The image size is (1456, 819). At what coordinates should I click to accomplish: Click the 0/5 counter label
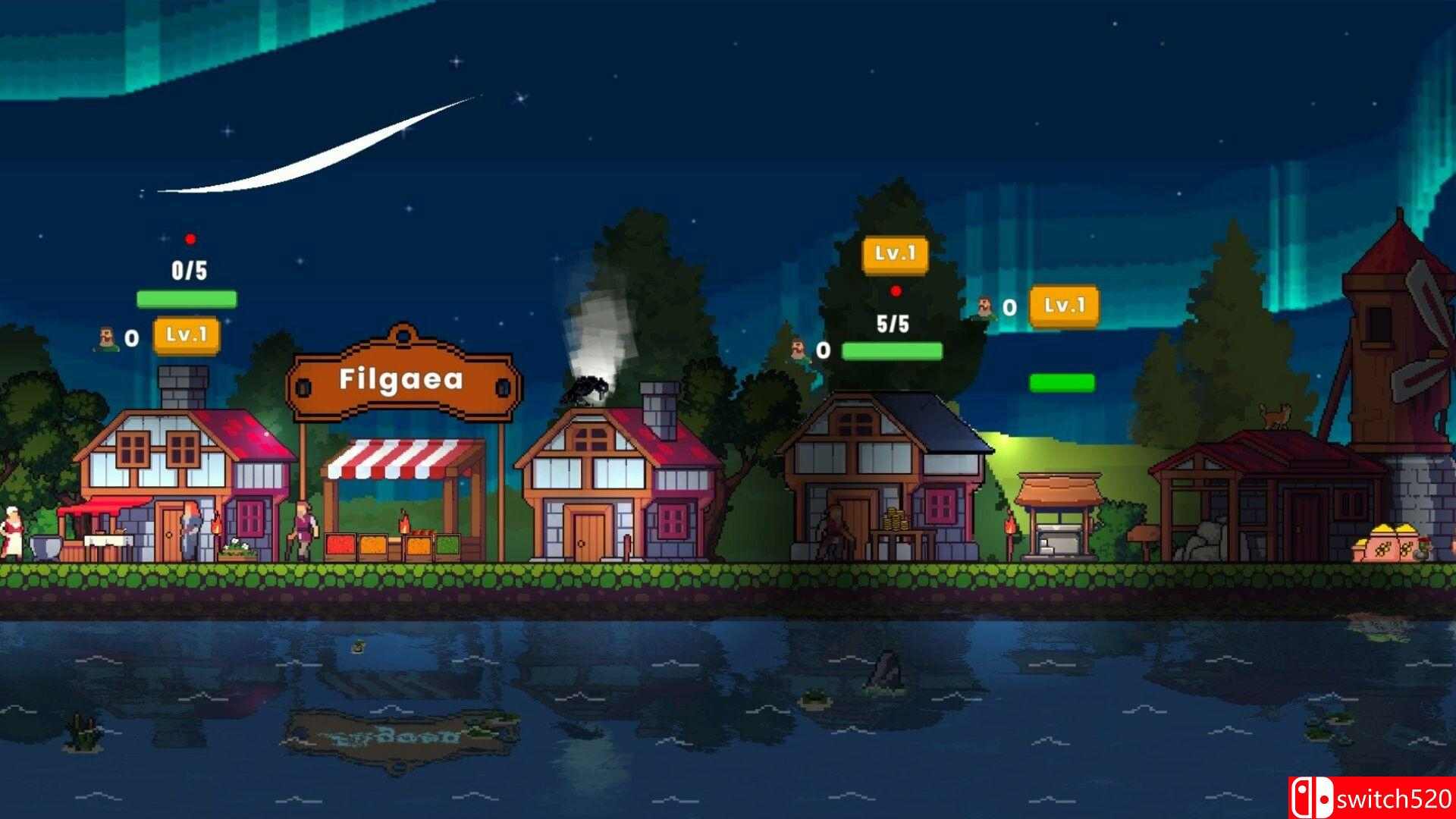pos(189,270)
